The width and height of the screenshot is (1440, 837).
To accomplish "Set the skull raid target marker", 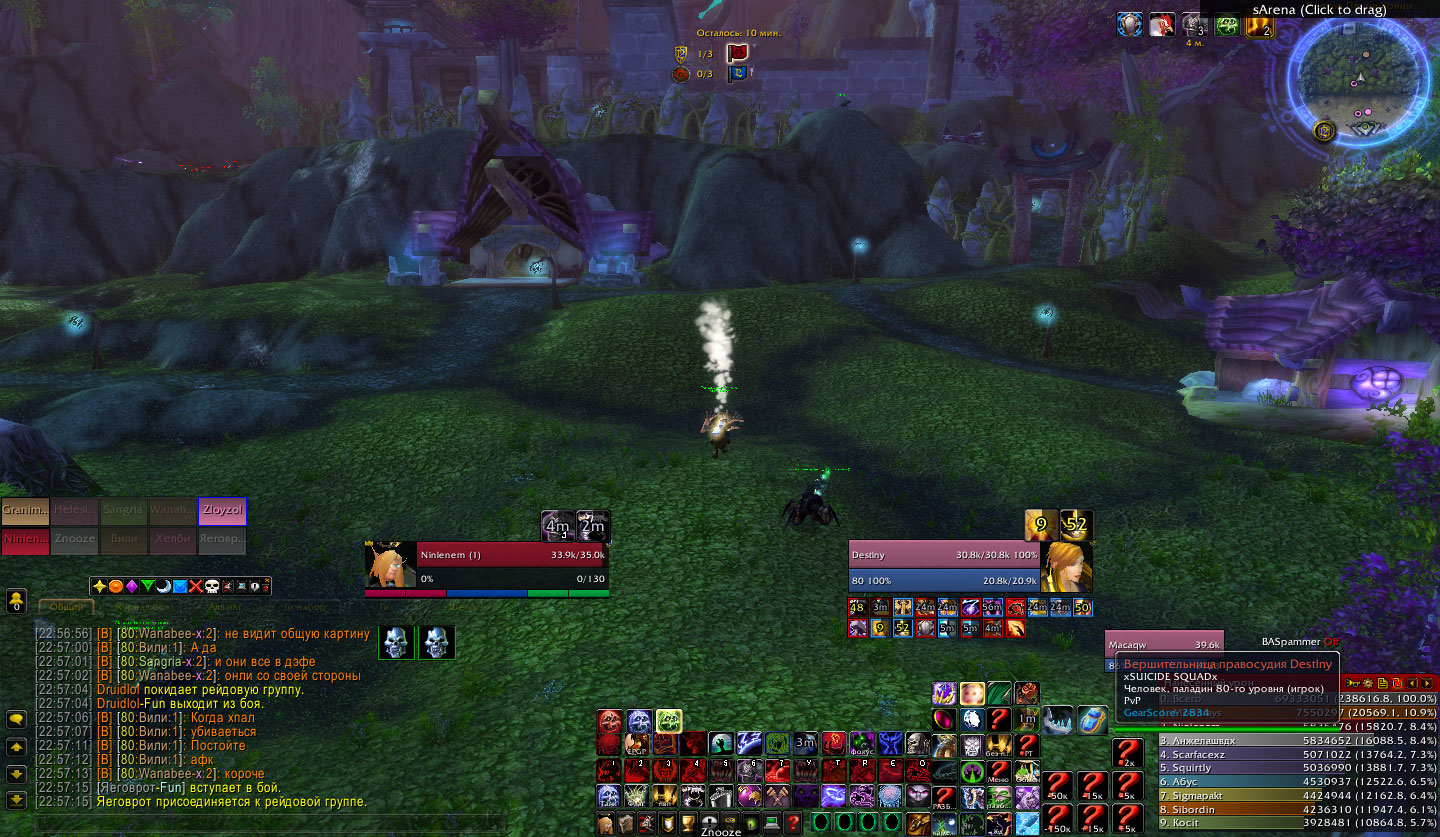I will pyautogui.click(x=212, y=586).
